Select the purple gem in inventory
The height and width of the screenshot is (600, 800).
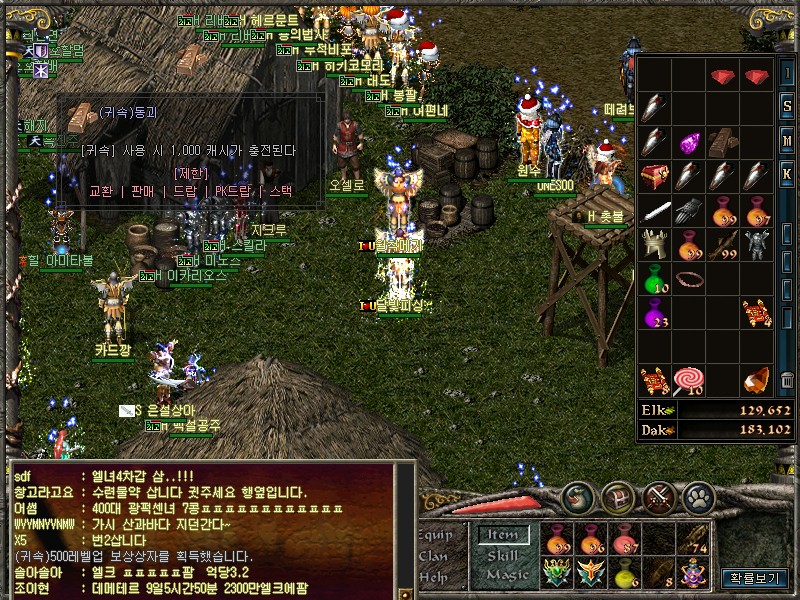point(689,143)
